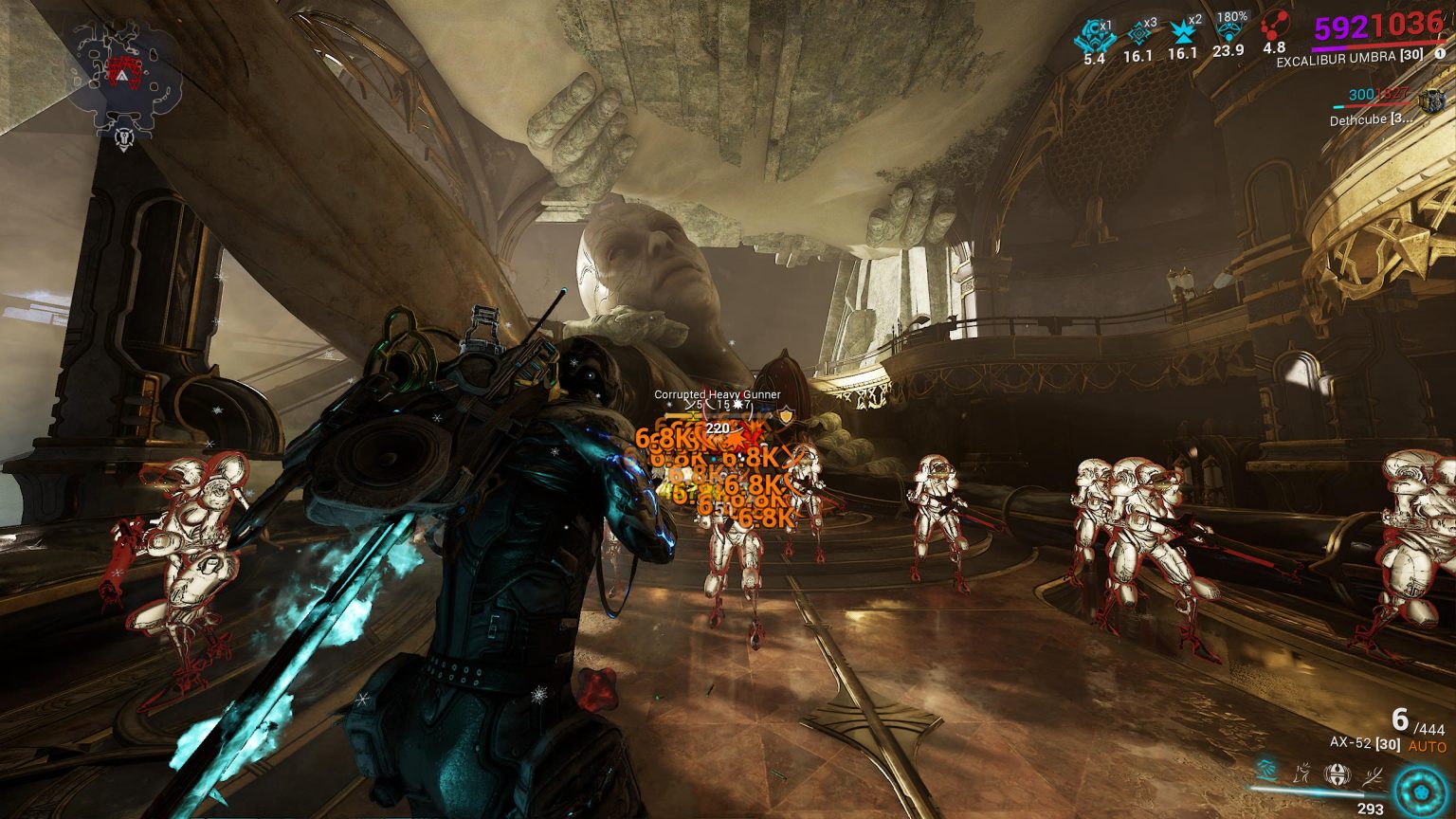Screen dimensions: 1456x819
Task: Toggle the AUTO fire mode label
Action: [x=1427, y=747]
